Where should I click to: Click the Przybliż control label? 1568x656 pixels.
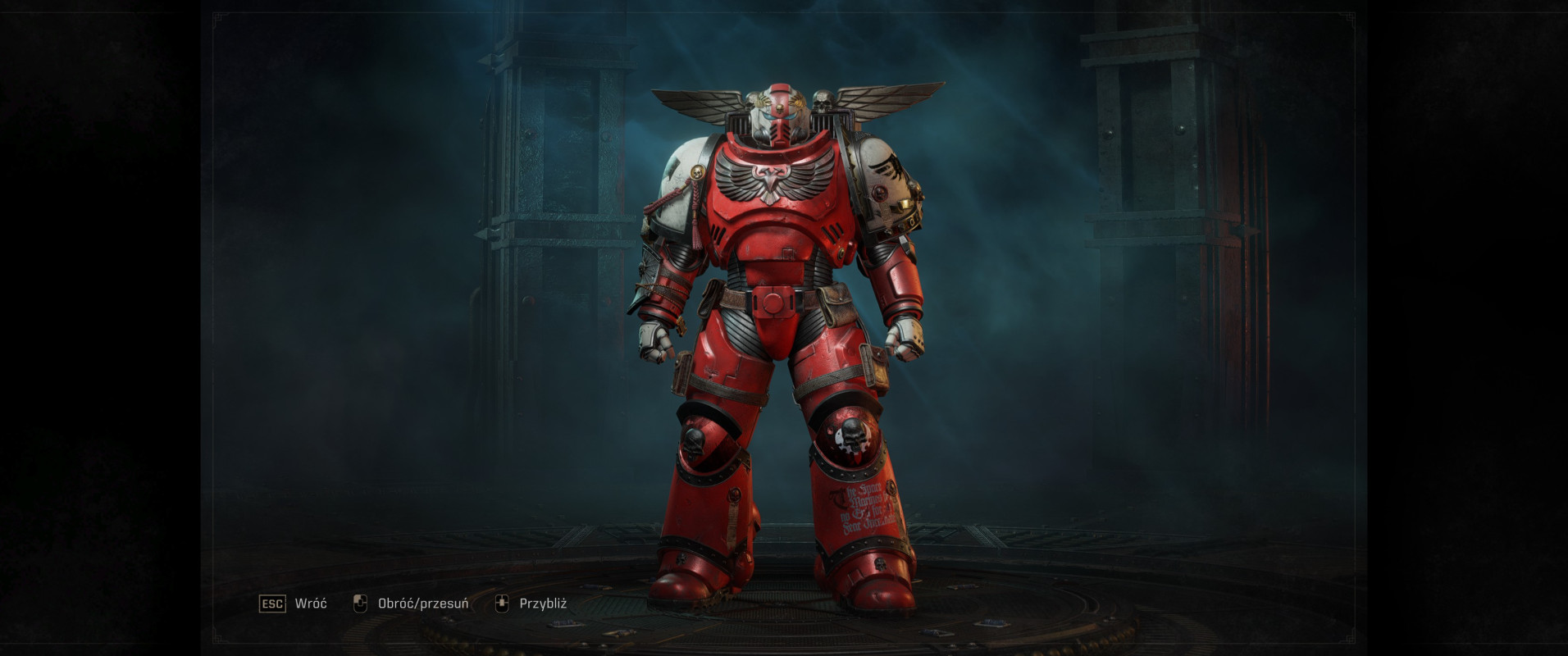pos(545,603)
